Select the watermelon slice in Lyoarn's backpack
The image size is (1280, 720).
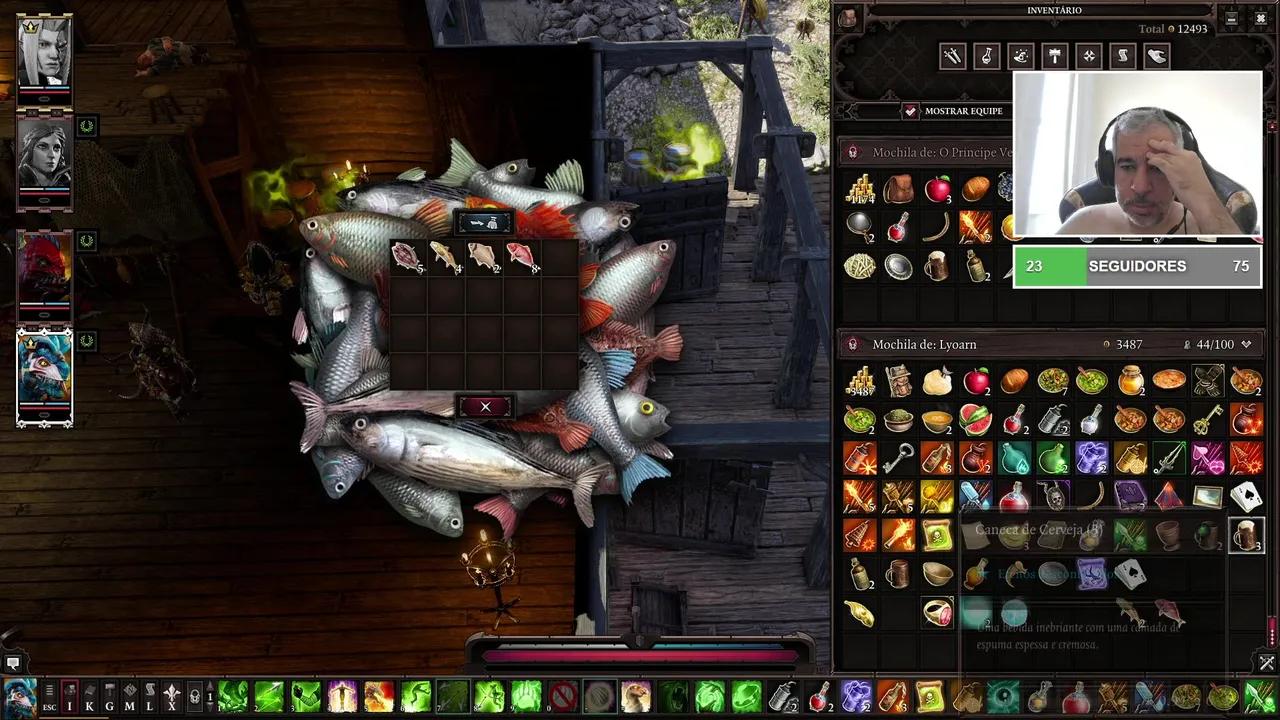(x=975, y=419)
